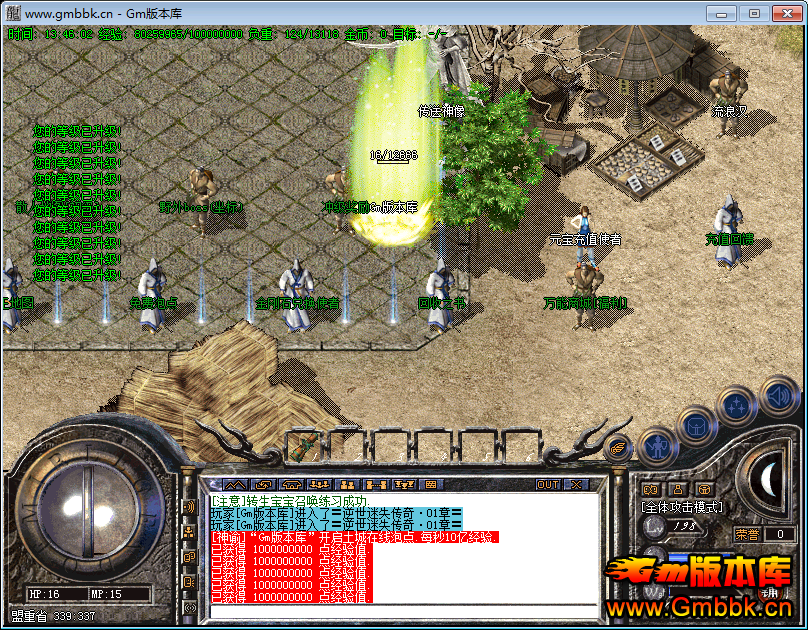The height and width of the screenshot is (630, 808).
Task: Open the bag inventory round button
Action: coord(696,424)
